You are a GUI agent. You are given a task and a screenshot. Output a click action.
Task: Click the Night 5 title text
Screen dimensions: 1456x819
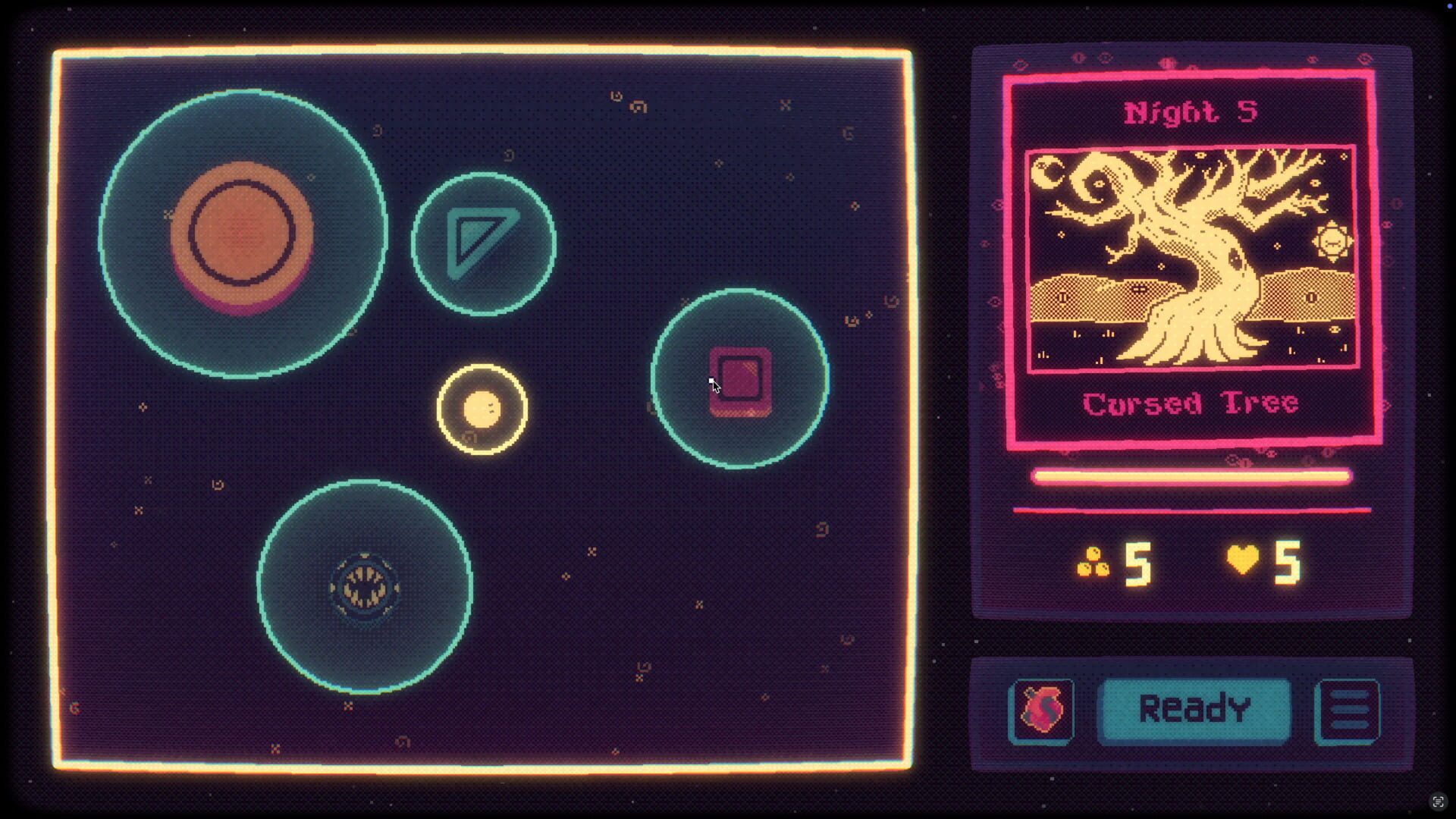(1191, 112)
